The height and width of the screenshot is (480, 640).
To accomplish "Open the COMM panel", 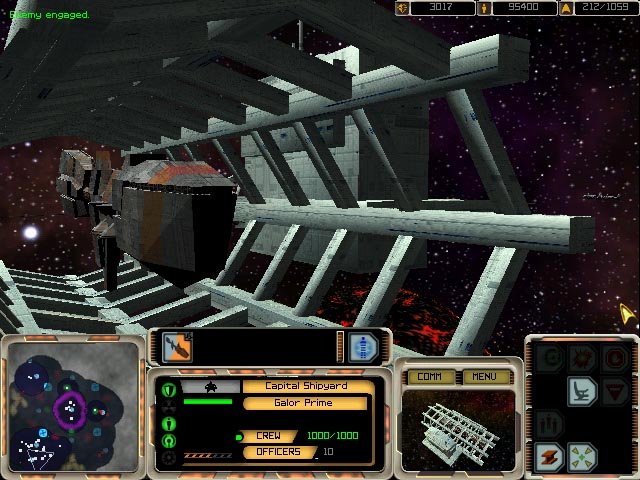I will tap(431, 377).
